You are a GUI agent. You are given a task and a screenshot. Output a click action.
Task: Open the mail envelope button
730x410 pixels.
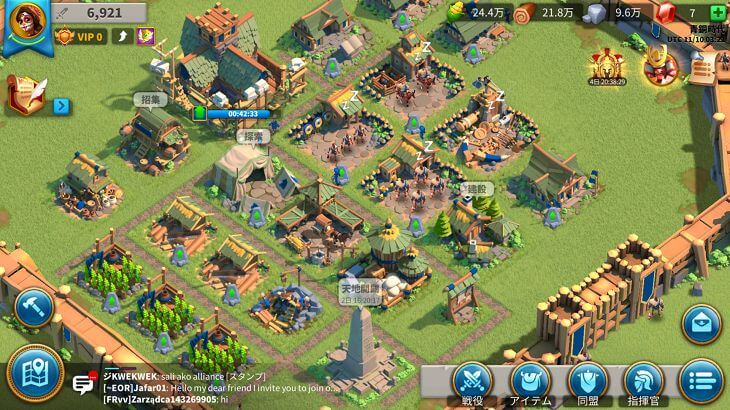pyautogui.click(x=701, y=324)
